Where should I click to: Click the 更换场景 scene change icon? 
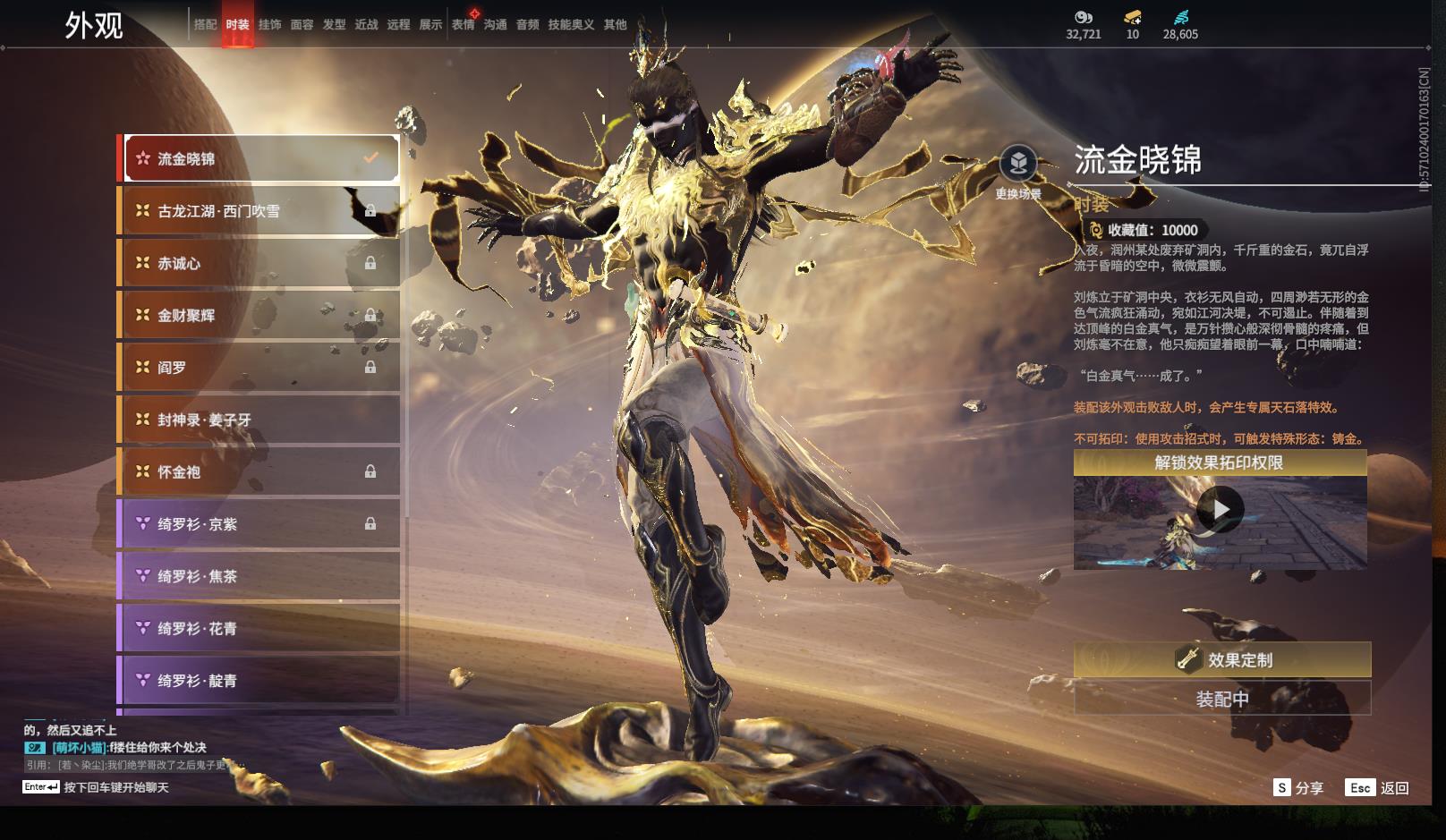[1018, 165]
